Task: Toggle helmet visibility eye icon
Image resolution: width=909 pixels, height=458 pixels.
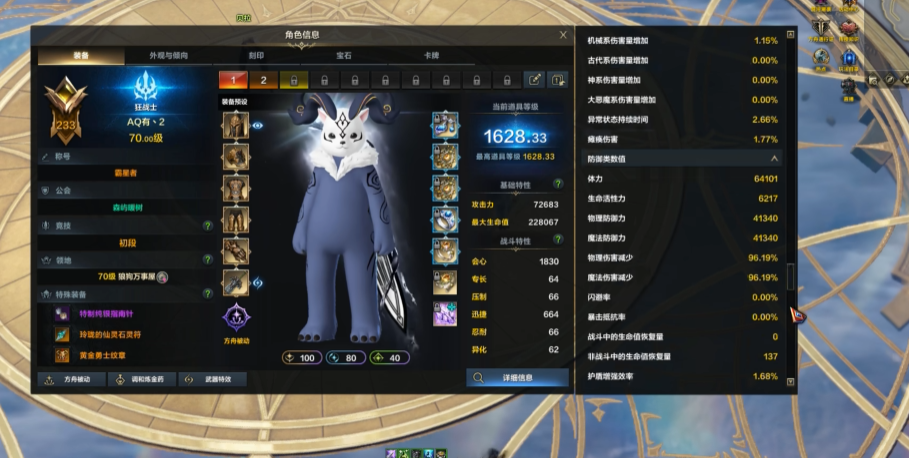Action: coord(257,126)
